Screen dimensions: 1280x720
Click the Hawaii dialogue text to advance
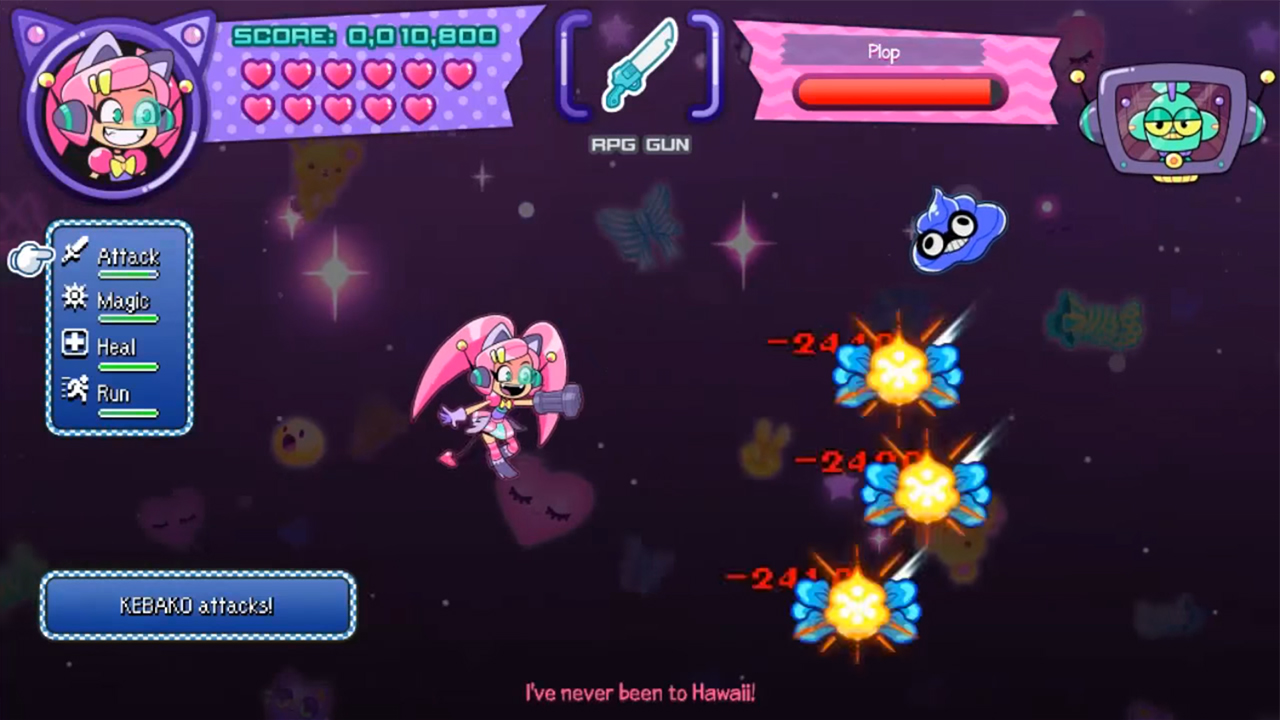click(x=640, y=691)
